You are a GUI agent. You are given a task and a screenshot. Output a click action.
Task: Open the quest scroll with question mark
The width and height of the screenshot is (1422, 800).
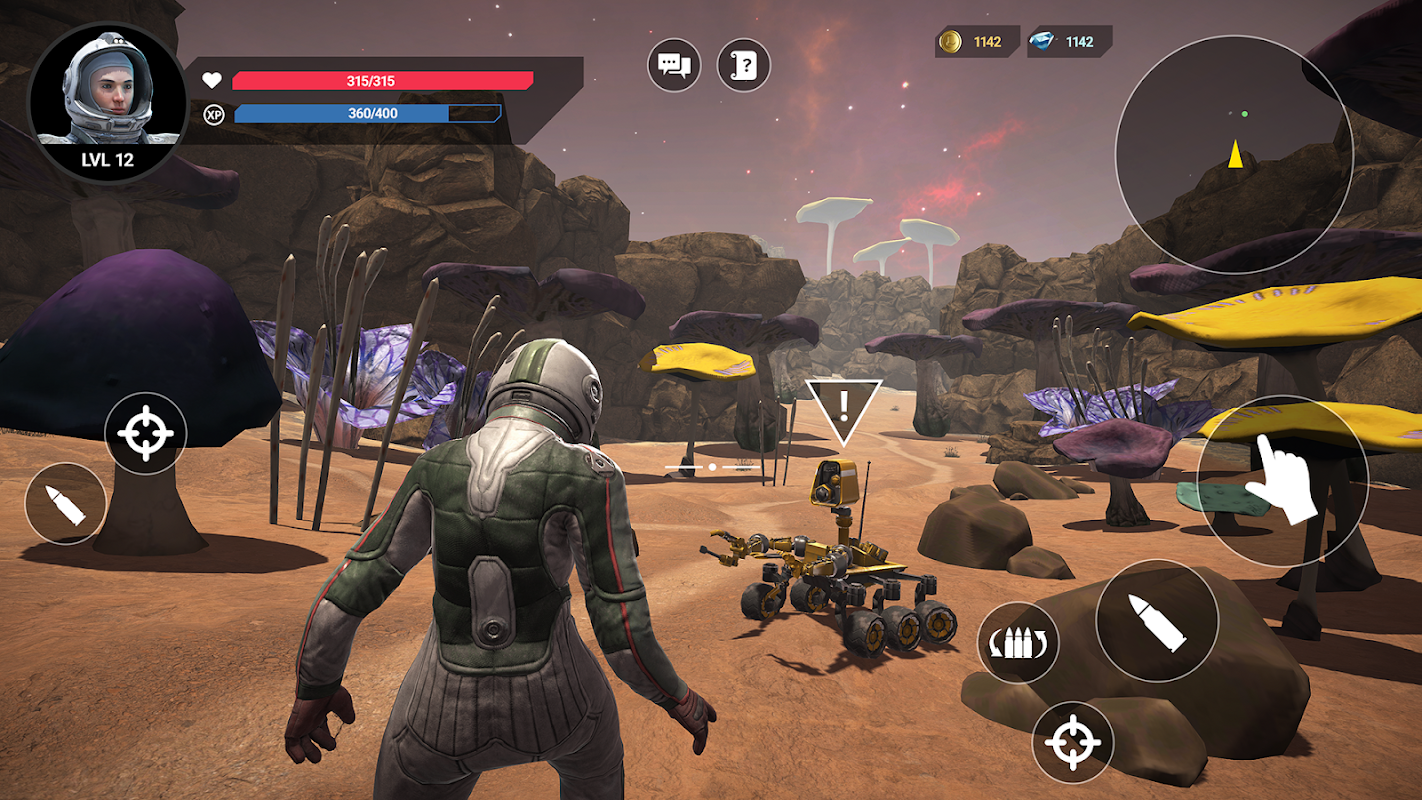coord(744,66)
